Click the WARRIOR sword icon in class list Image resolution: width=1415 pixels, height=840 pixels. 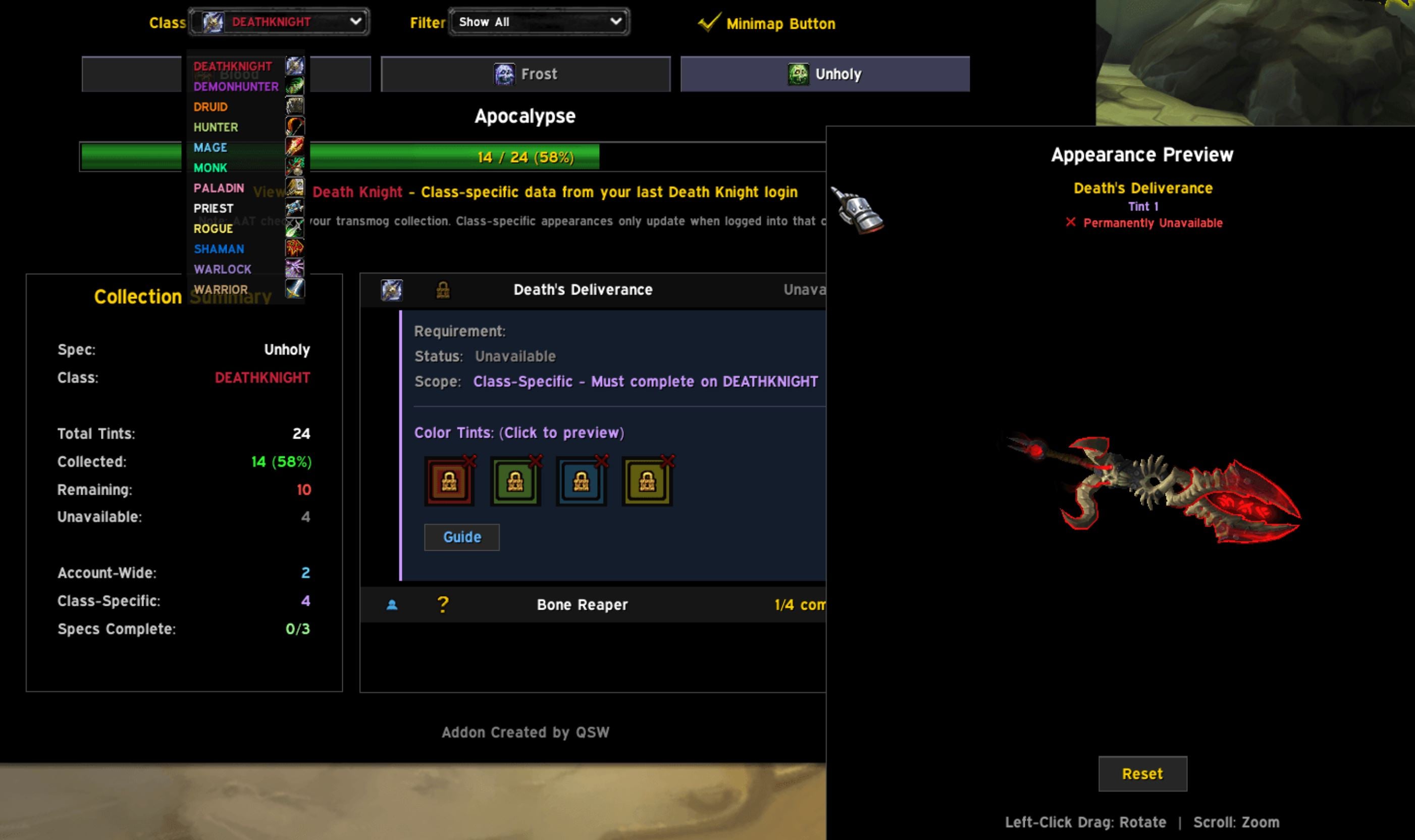(295, 289)
